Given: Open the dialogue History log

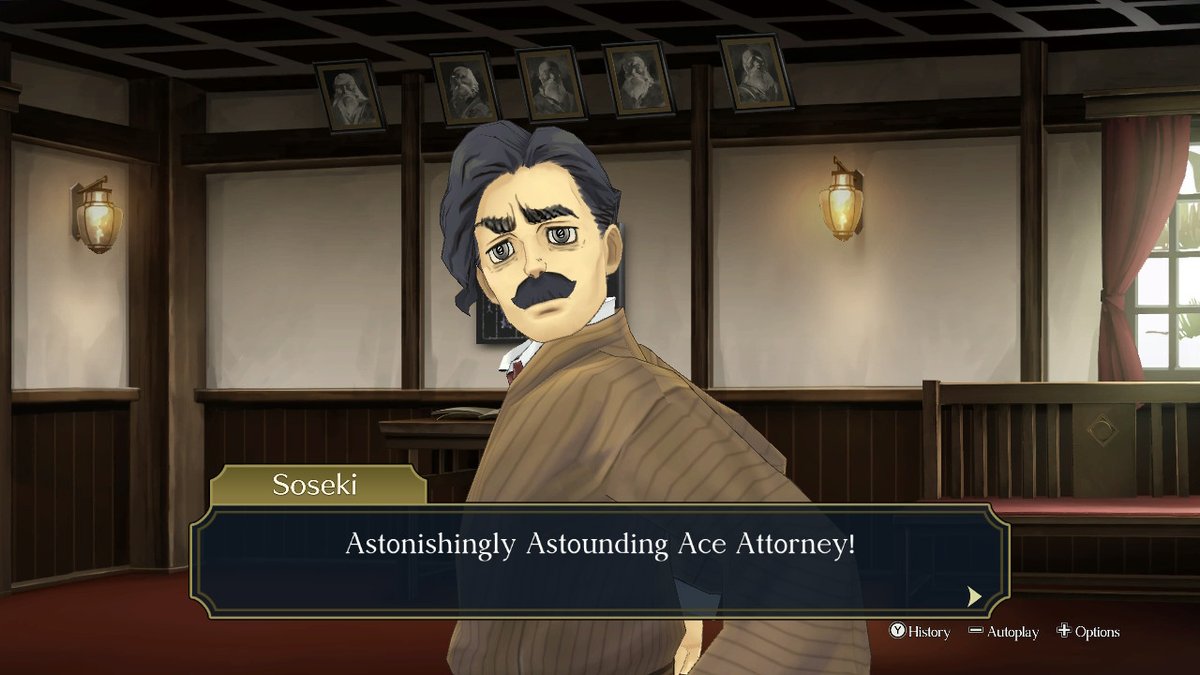Looking at the screenshot, I should click(920, 632).
